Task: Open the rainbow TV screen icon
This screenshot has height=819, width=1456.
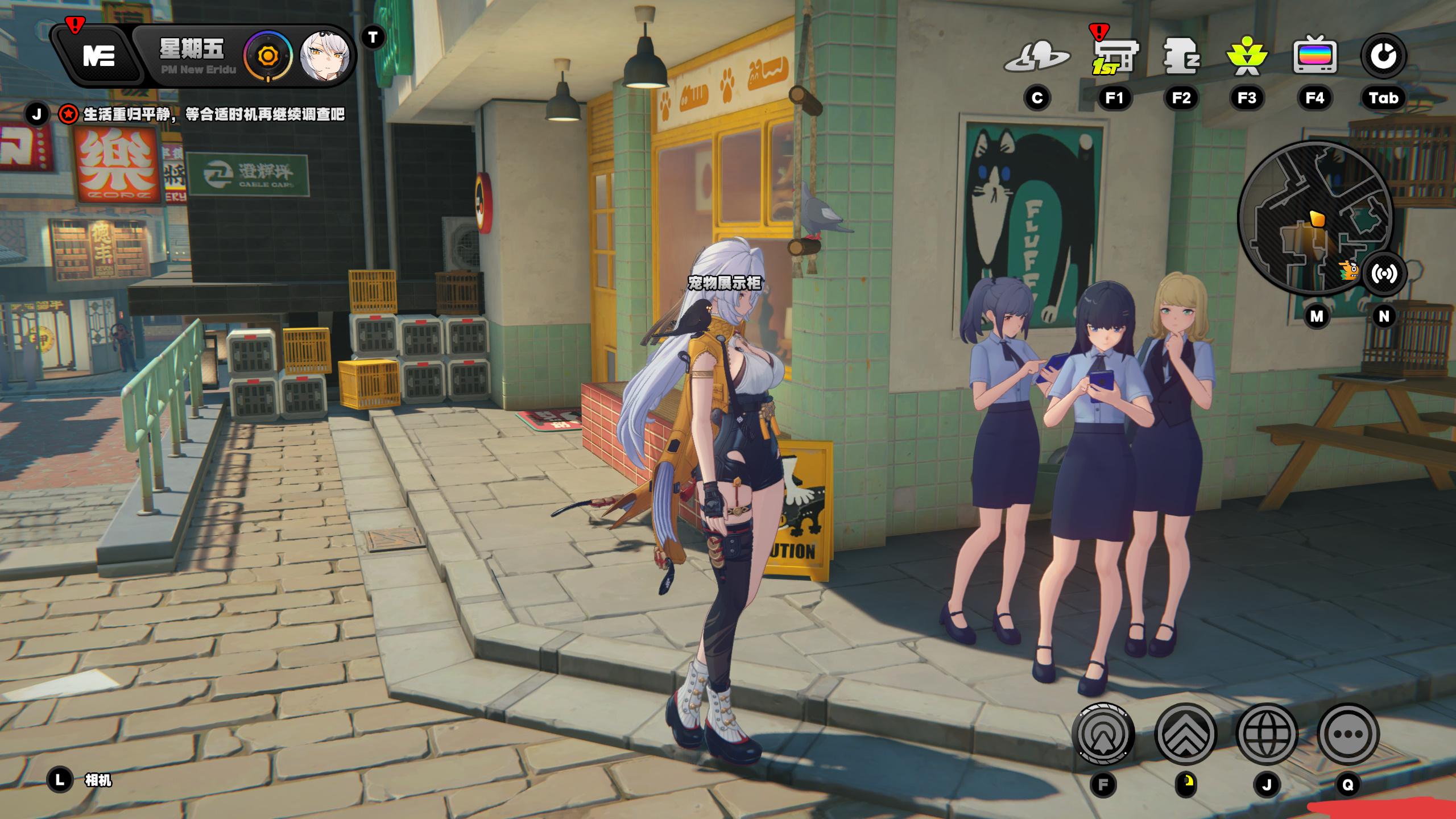Action: tap(1314, 56)
